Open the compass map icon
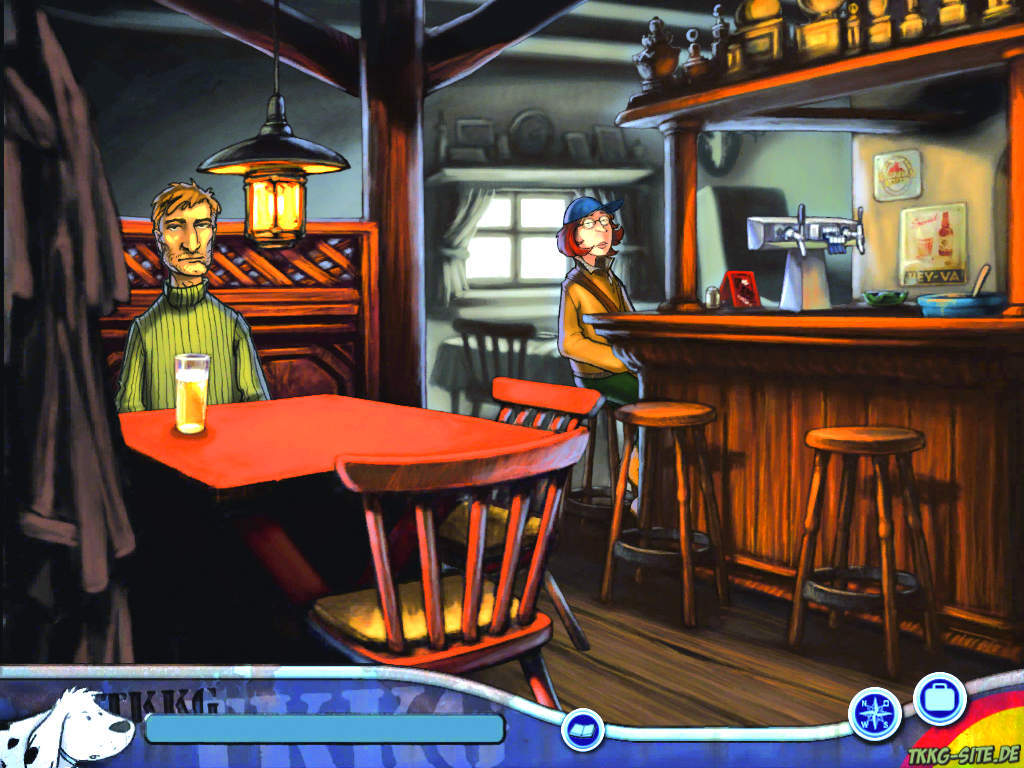 tap(874, 714)
